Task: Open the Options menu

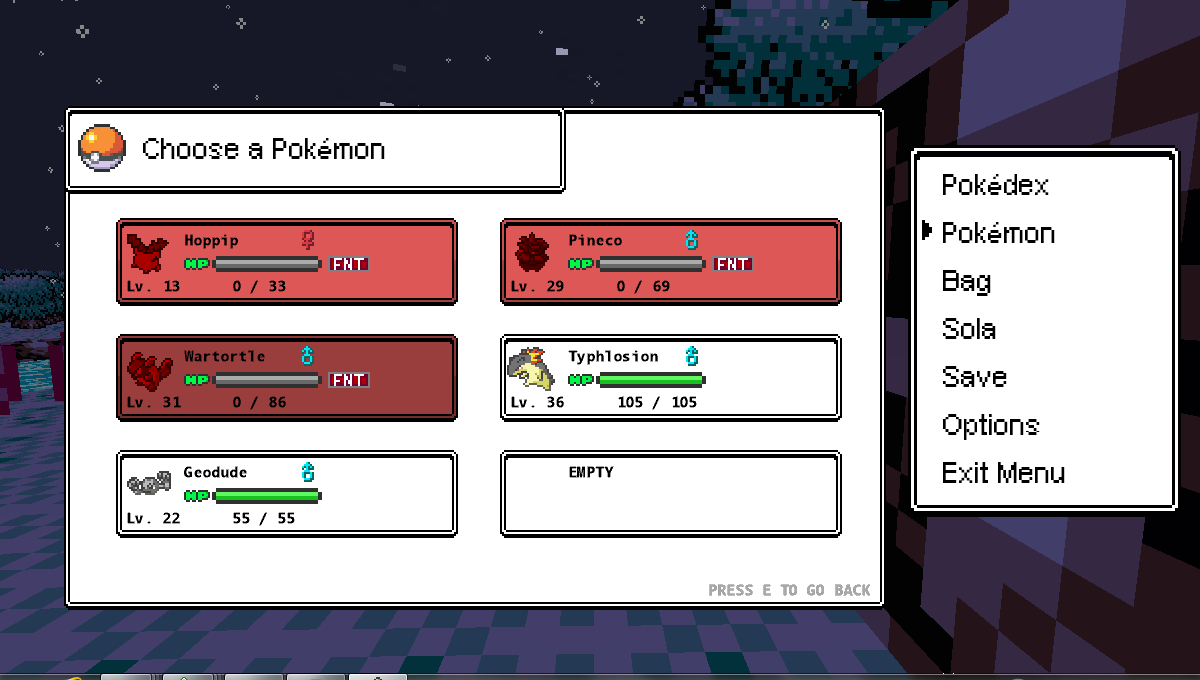Action: tap(990, 426)
